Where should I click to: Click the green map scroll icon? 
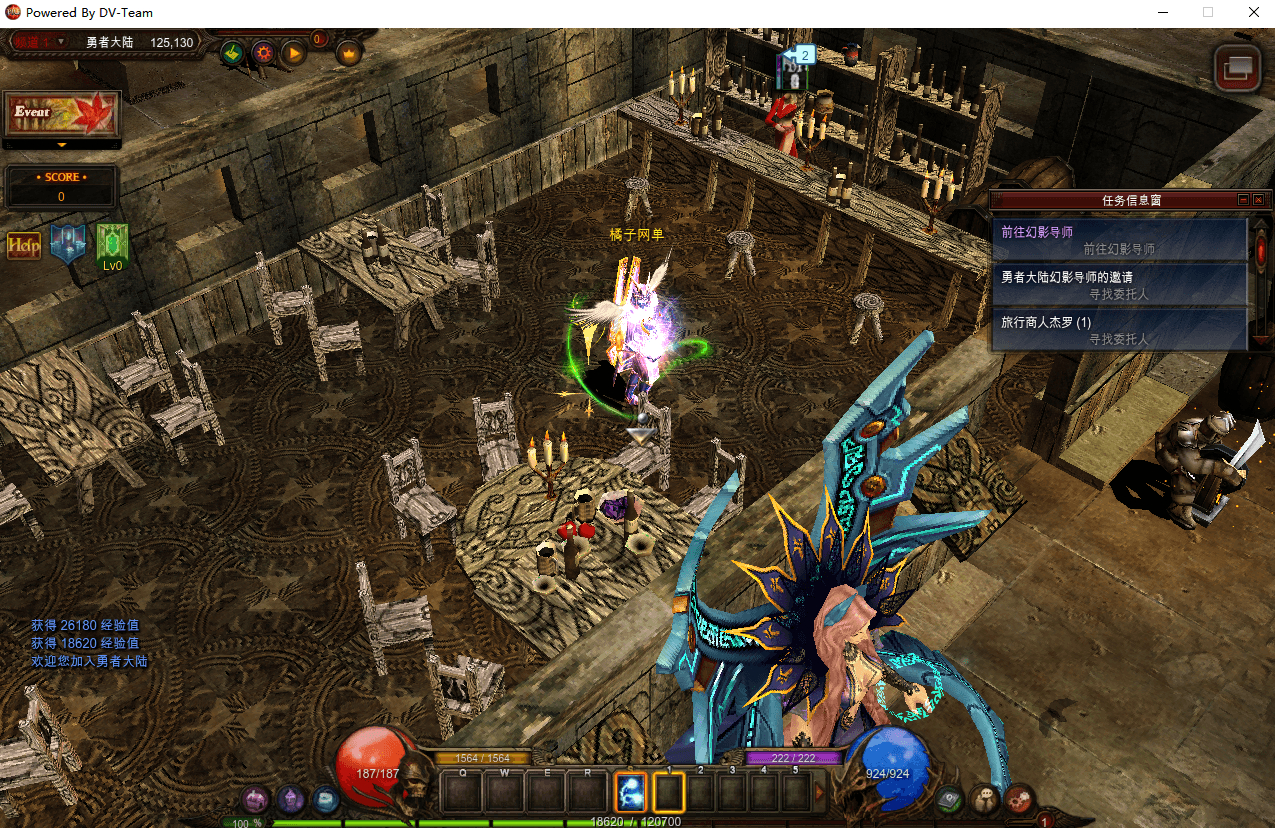coord(232,52)
